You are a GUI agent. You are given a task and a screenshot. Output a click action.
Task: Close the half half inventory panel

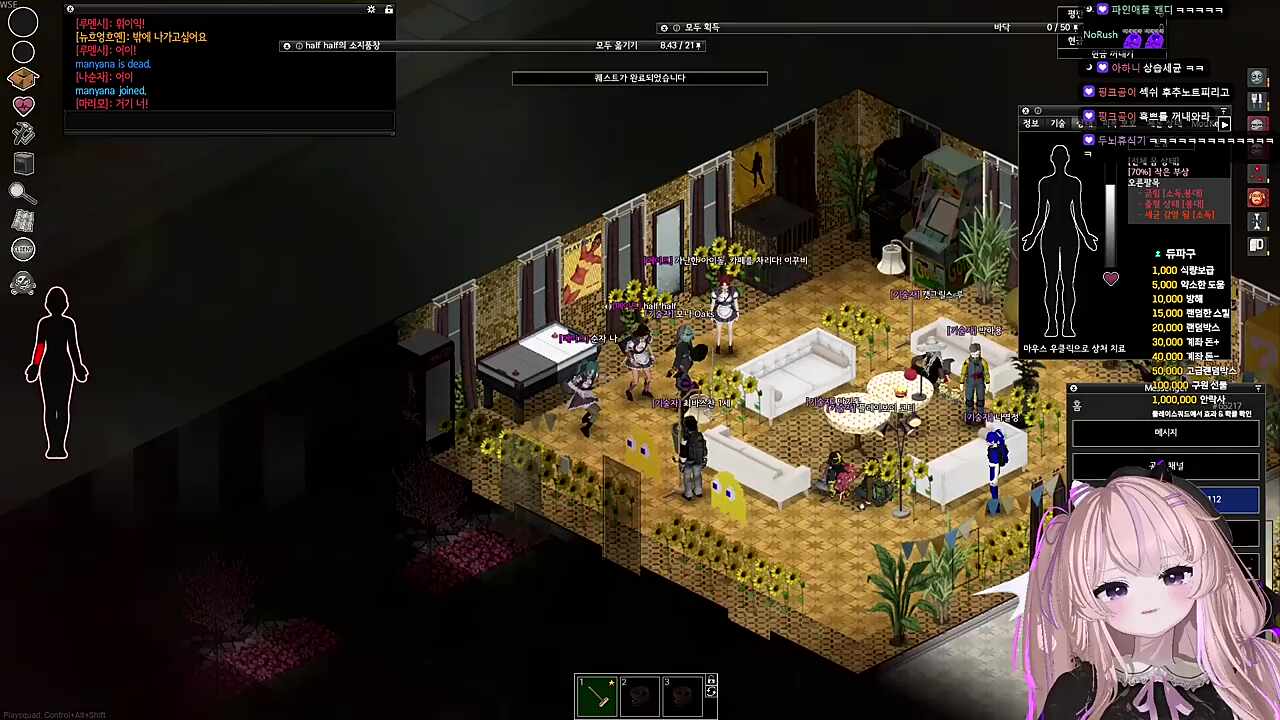pyautogui.click(x=287, y=46)
